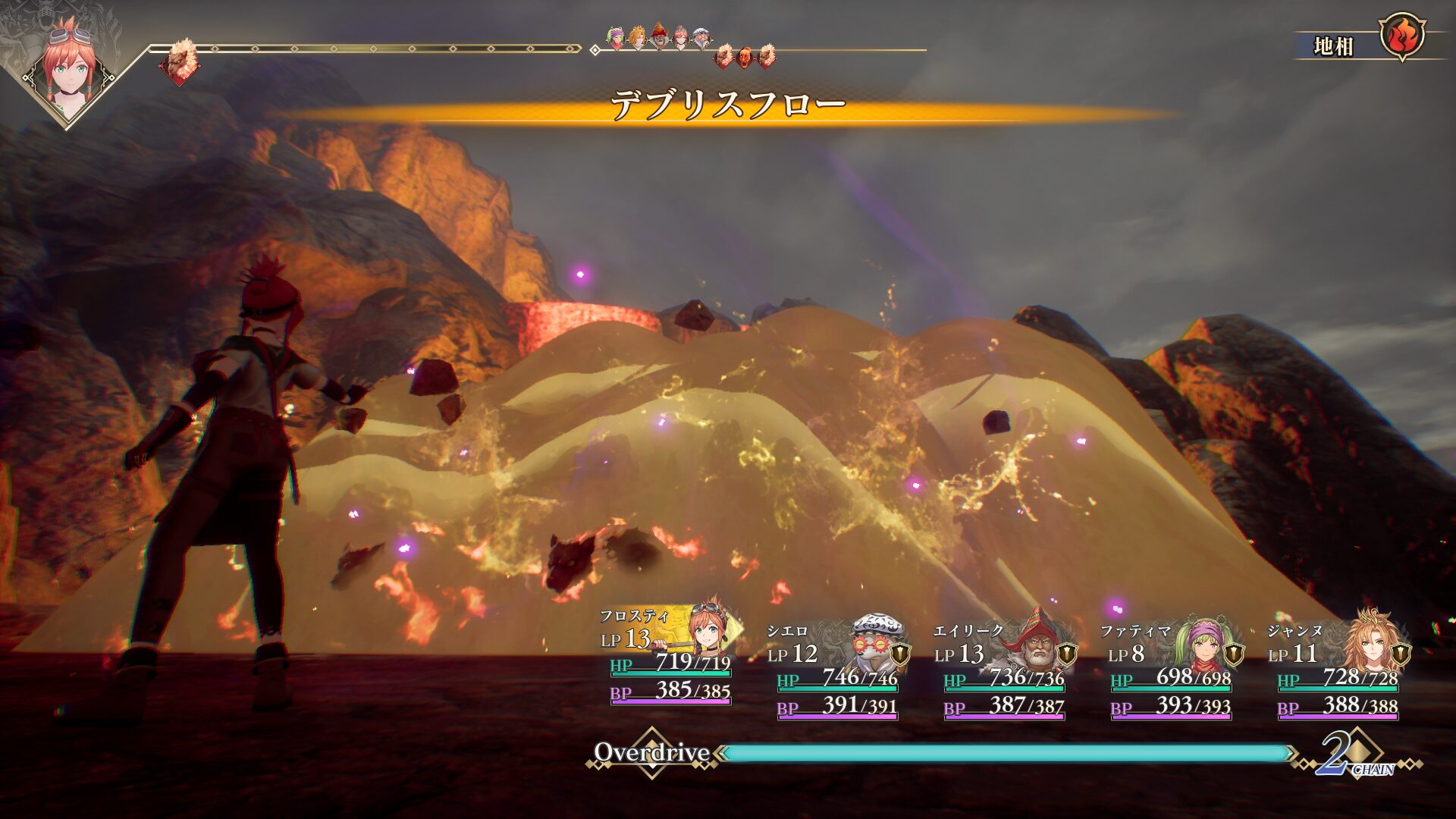Click the Overdrive gauge emblem

click(651, 752)
